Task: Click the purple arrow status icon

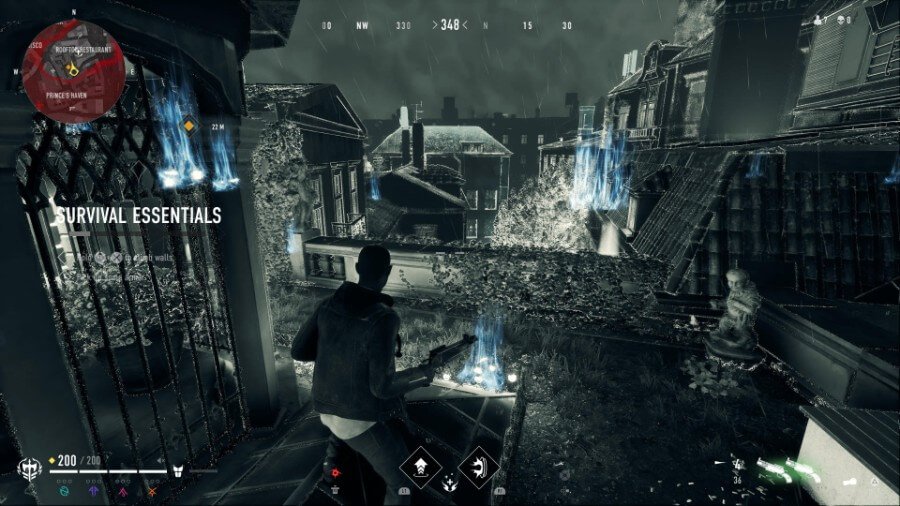Action: tap(94, 491)
